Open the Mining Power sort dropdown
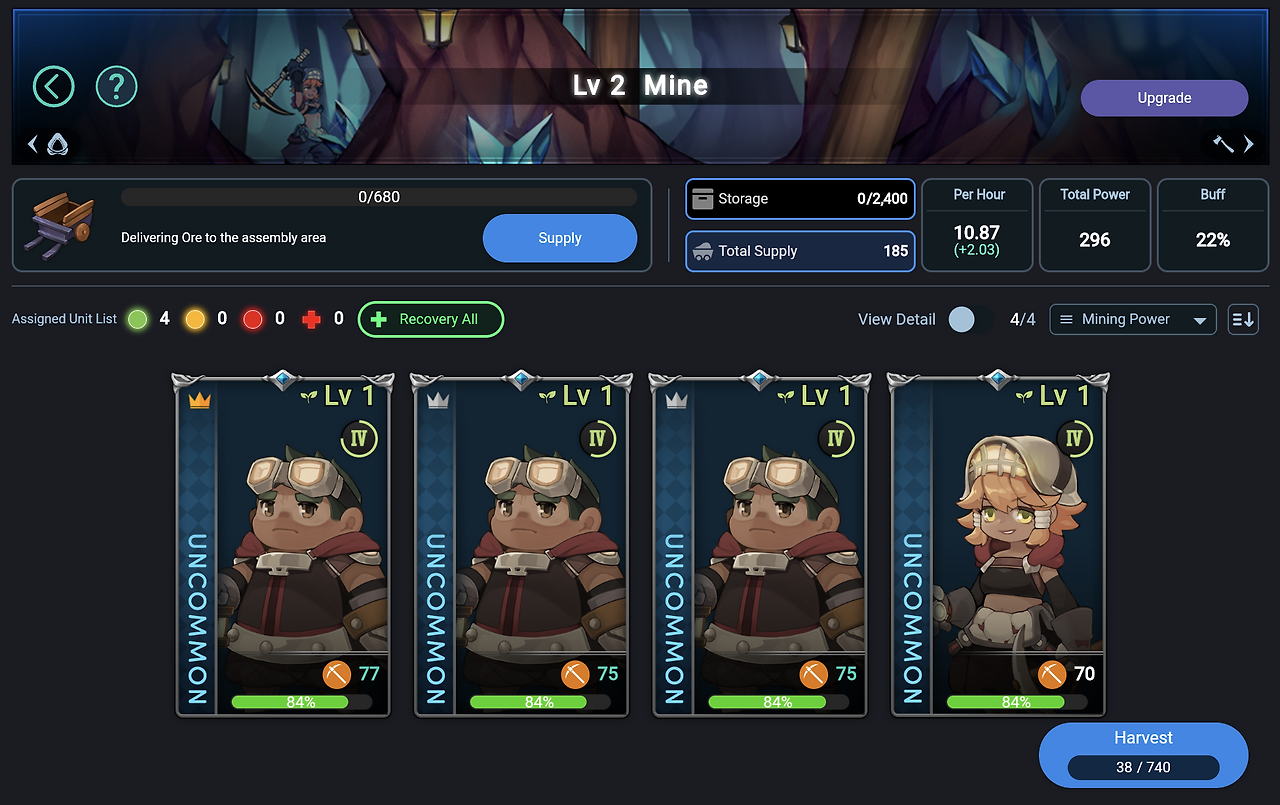 [1132, 319]
